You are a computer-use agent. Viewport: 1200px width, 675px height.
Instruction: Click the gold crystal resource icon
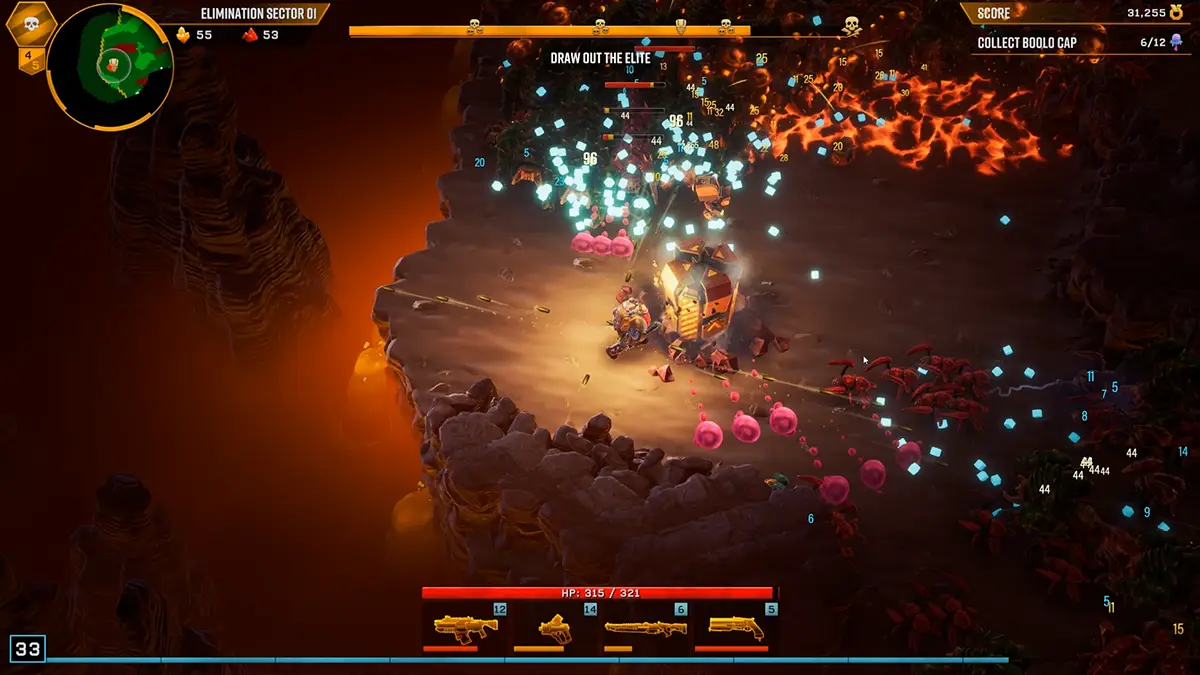tap(183, 35)
